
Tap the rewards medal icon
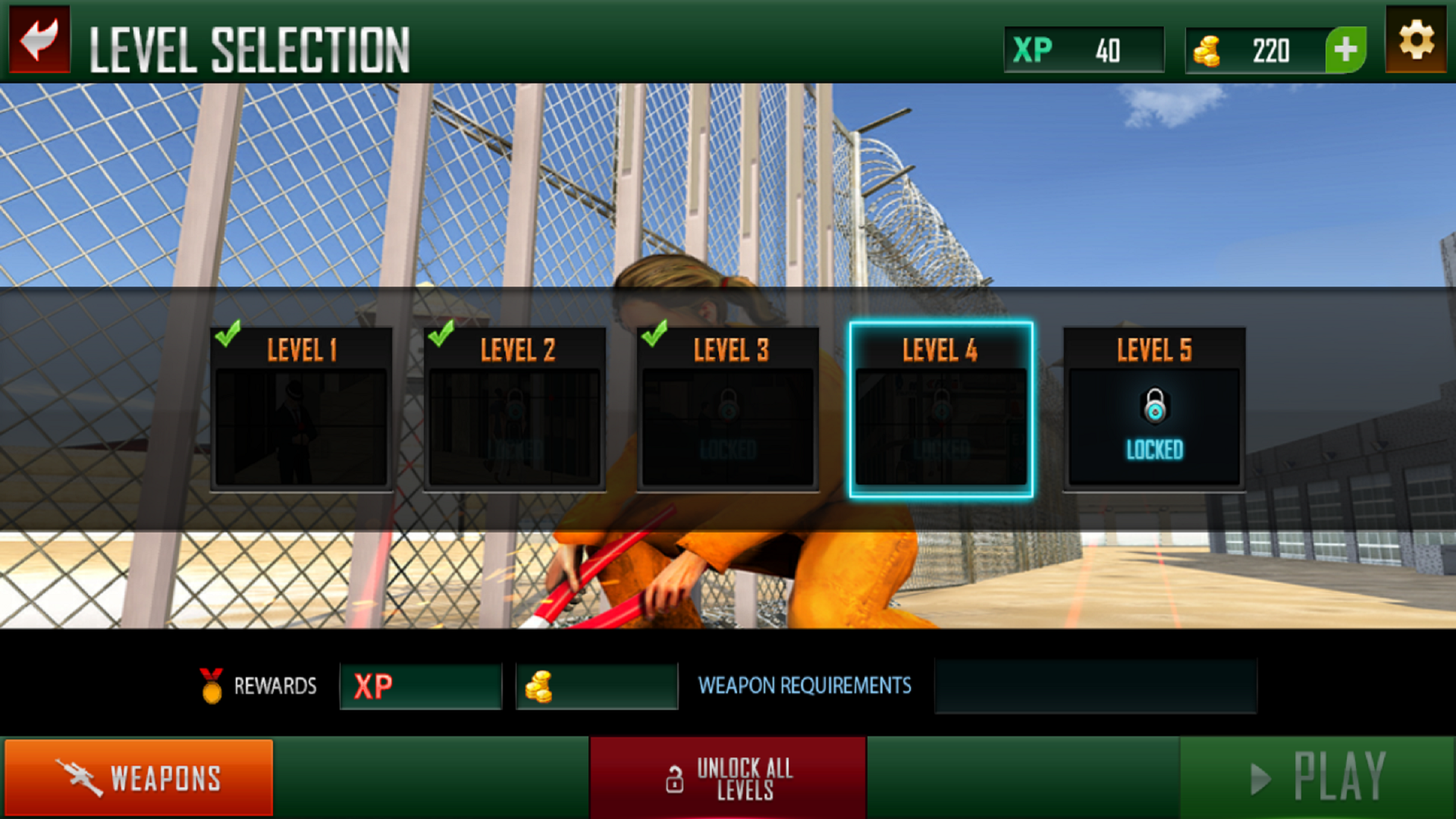pyautogui.click(x=212, y=686)
